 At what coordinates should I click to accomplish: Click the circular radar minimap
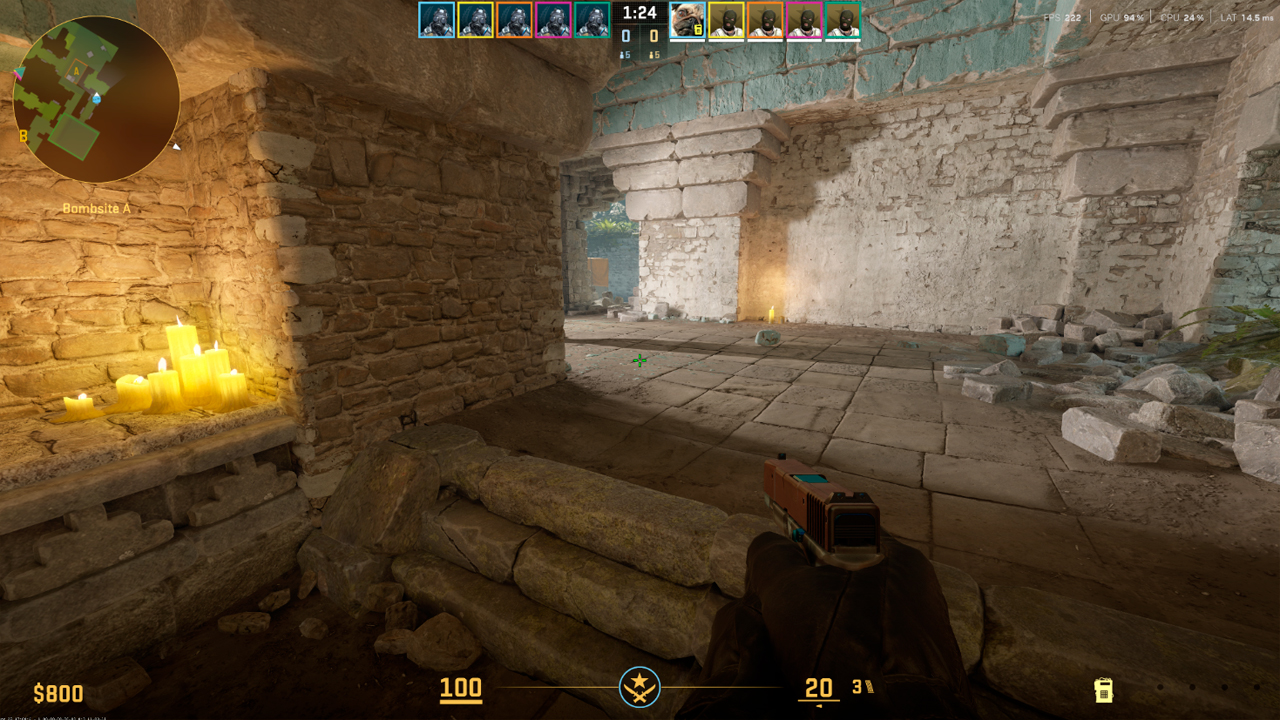(x=96, y=99)
